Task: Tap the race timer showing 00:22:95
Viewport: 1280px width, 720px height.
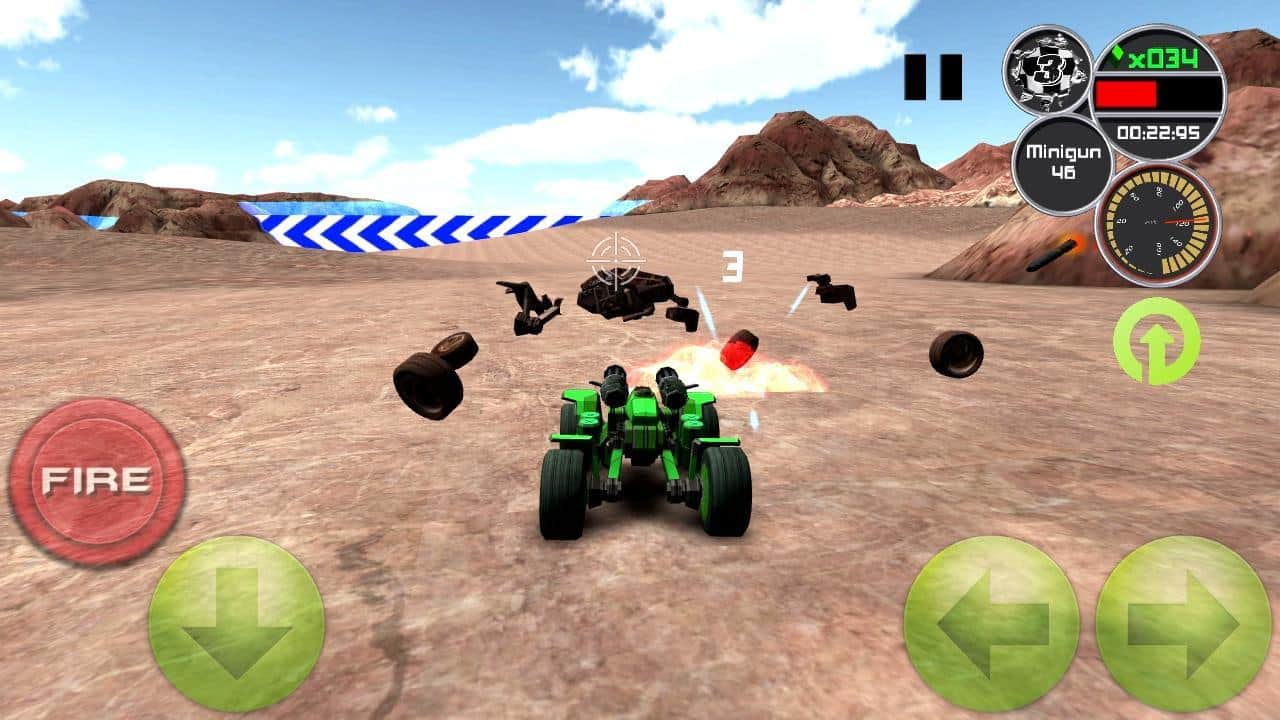Action: tap(1160, 130)
